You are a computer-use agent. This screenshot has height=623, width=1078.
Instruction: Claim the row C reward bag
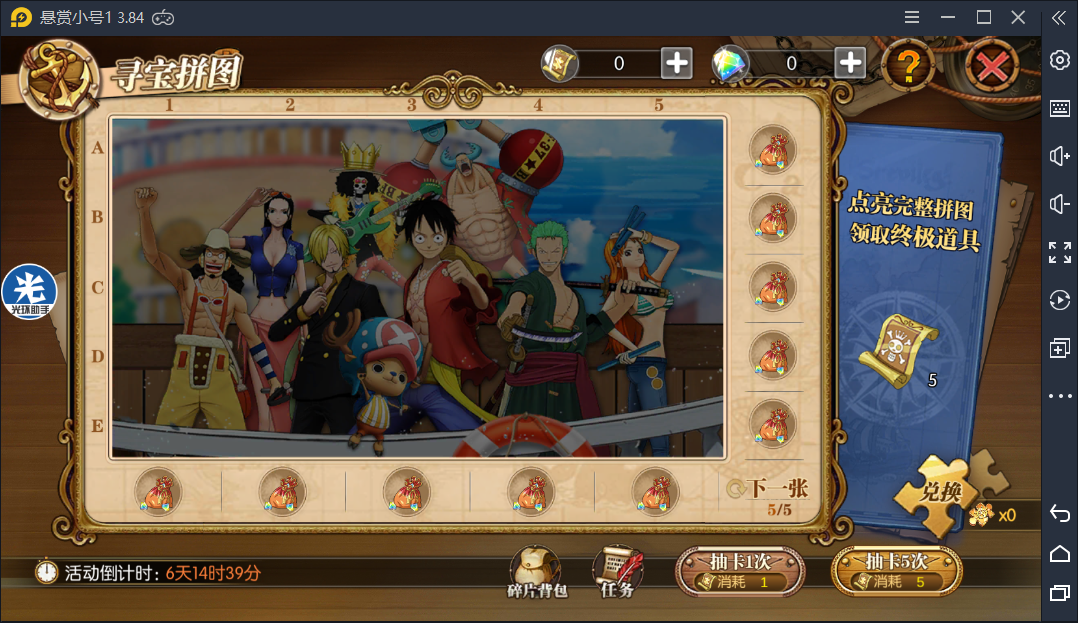click(773, 286)
